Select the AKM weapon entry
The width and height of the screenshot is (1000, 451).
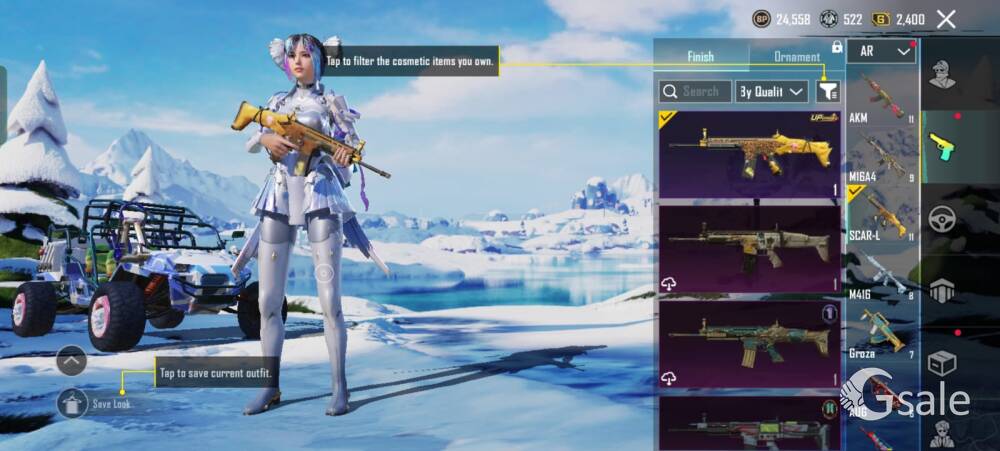881,98
